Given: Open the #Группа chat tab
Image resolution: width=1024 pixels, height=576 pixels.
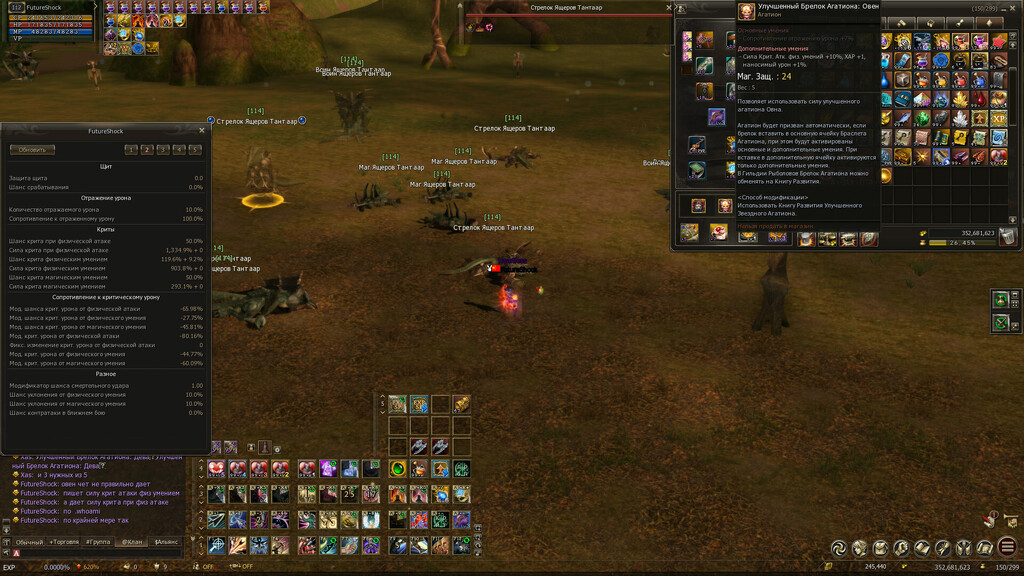Looking at the screenshot, I should pos(98,541).
